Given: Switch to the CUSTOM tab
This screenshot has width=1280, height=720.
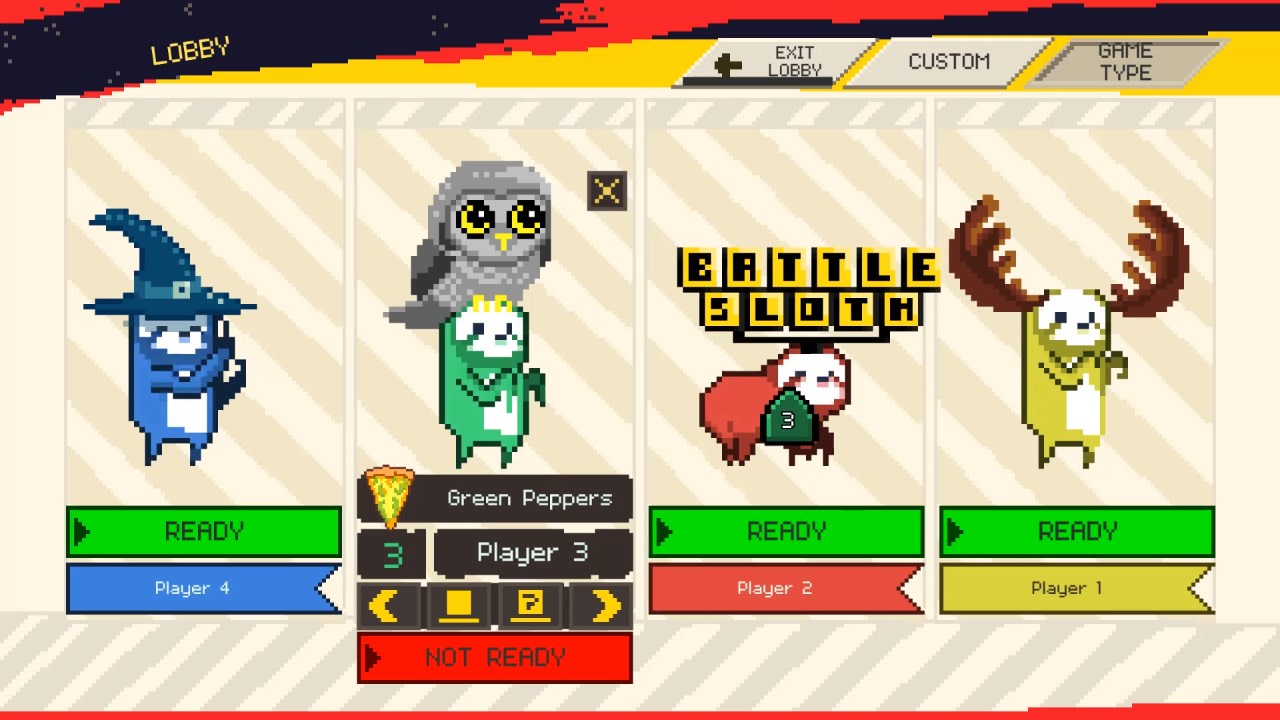Looking at the screenshot, I should click(948, 61).
